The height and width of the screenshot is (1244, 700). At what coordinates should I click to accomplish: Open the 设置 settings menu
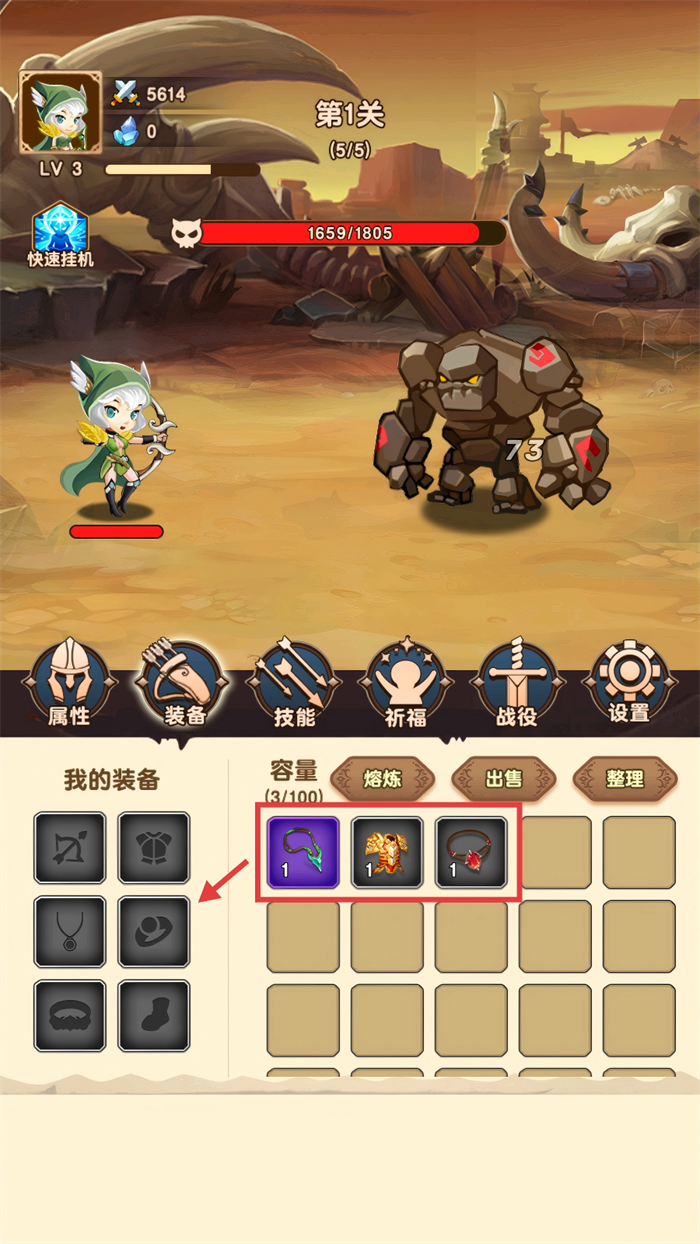pyautogui.click(x=629, y=685)
